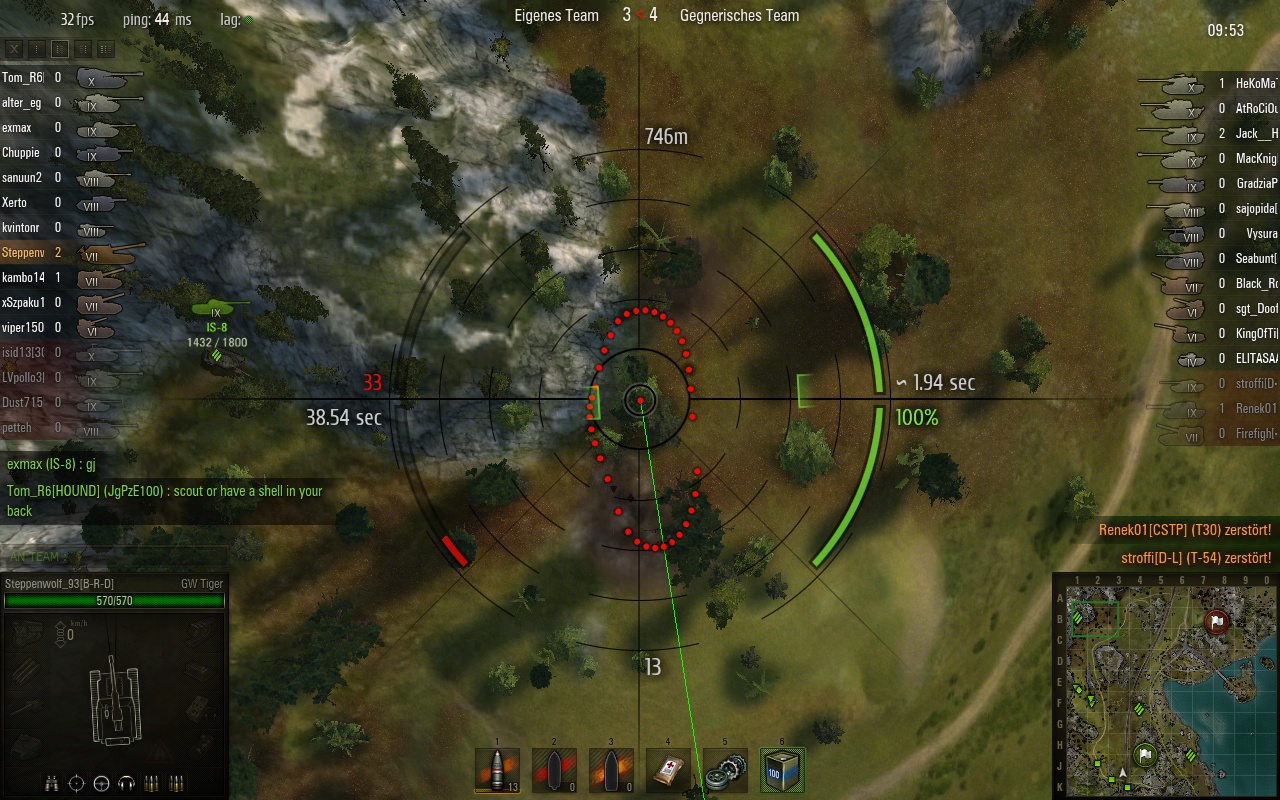Click the Tom_R6 chat message about scouting
Screen dimensions: 1280x800
tap(165, 501)
